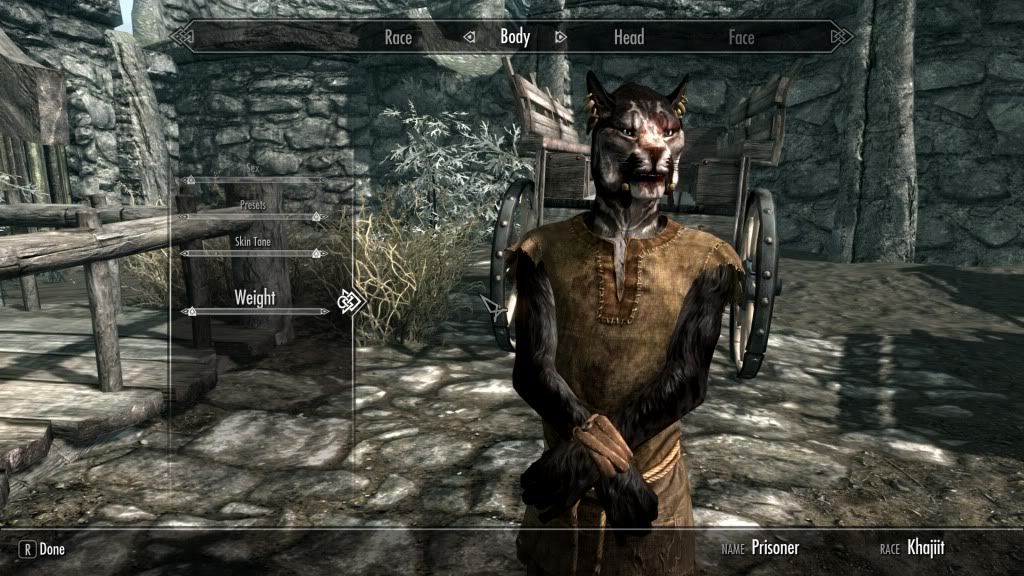Go to the Face tab

tap(741, 38)
